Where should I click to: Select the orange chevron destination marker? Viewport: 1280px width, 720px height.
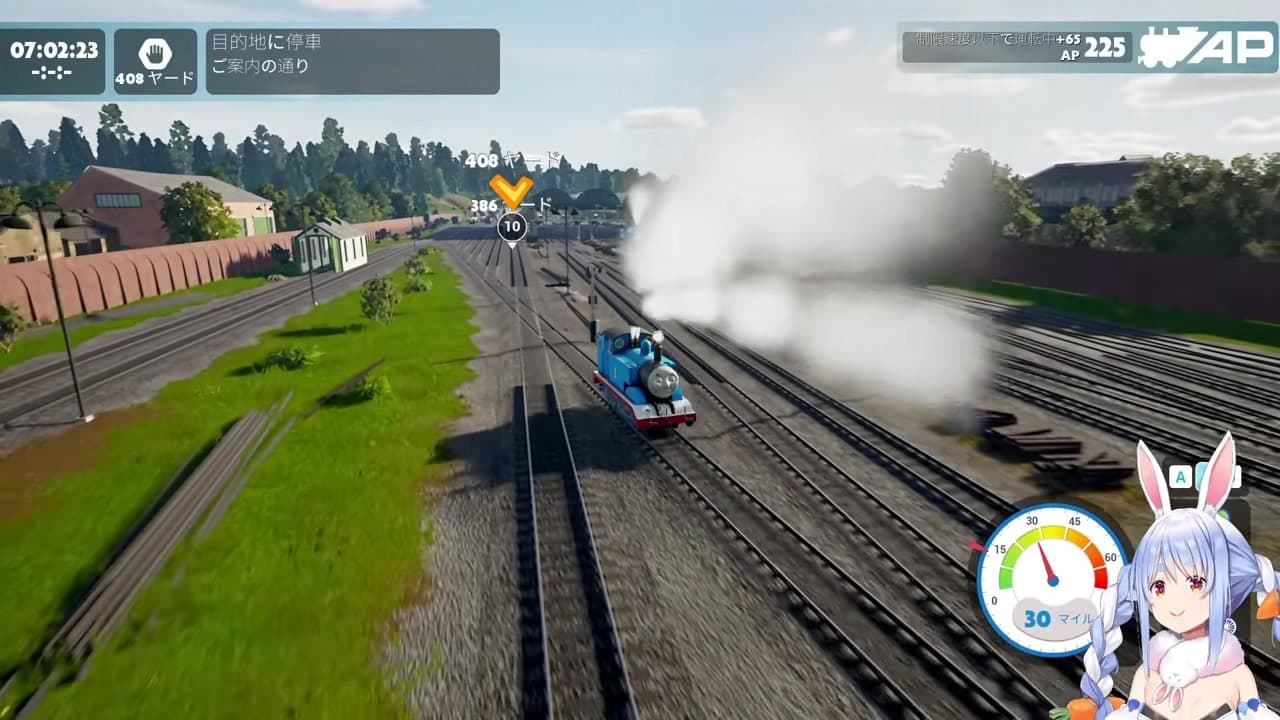511,189
